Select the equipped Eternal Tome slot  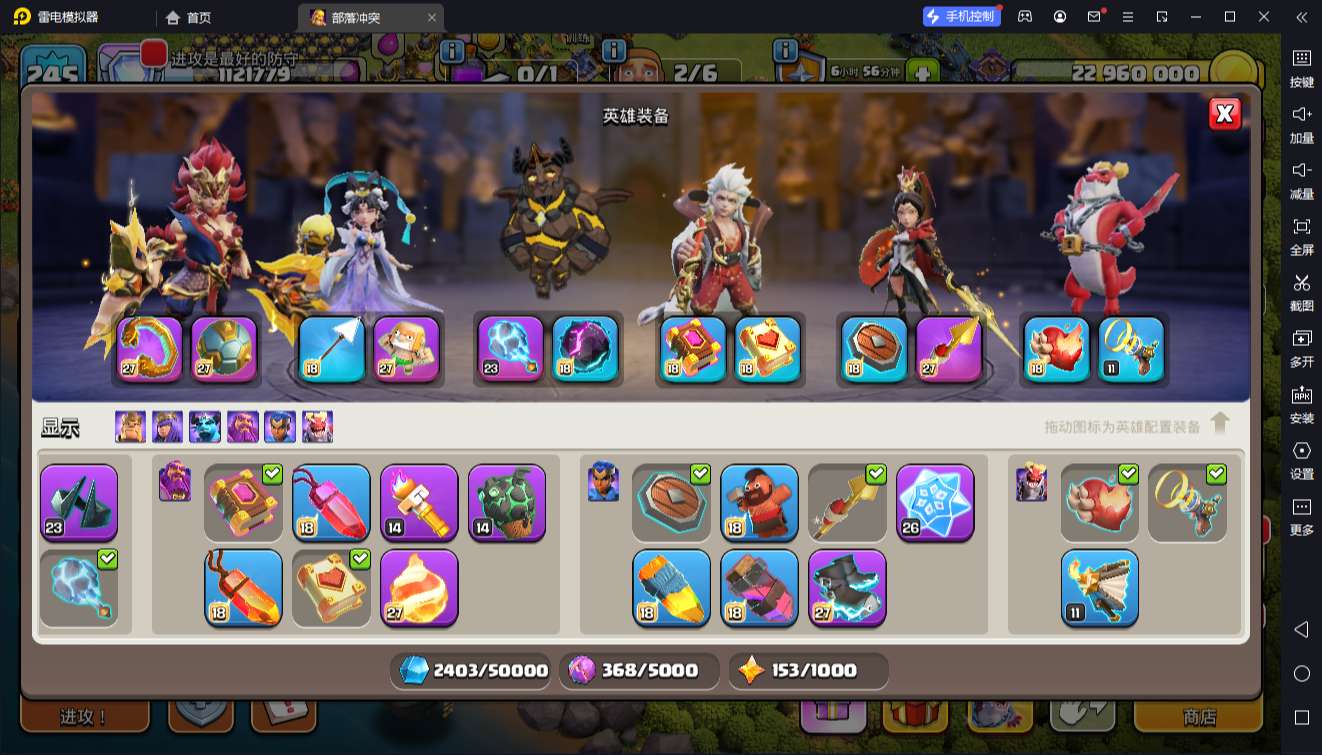click(693, 349)
